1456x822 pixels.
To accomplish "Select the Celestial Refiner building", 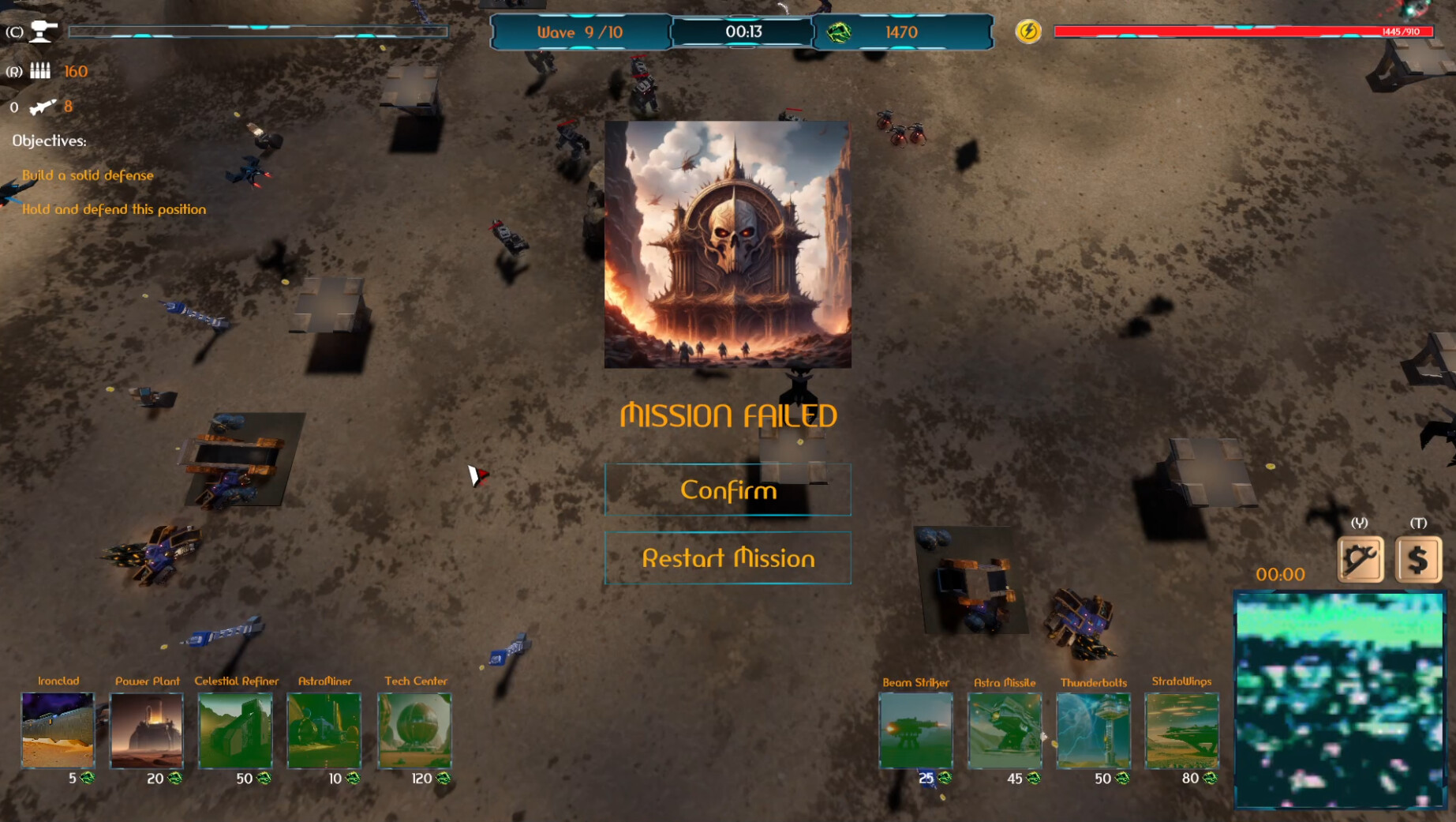I will pyautogui.click(x=236, y=730).
